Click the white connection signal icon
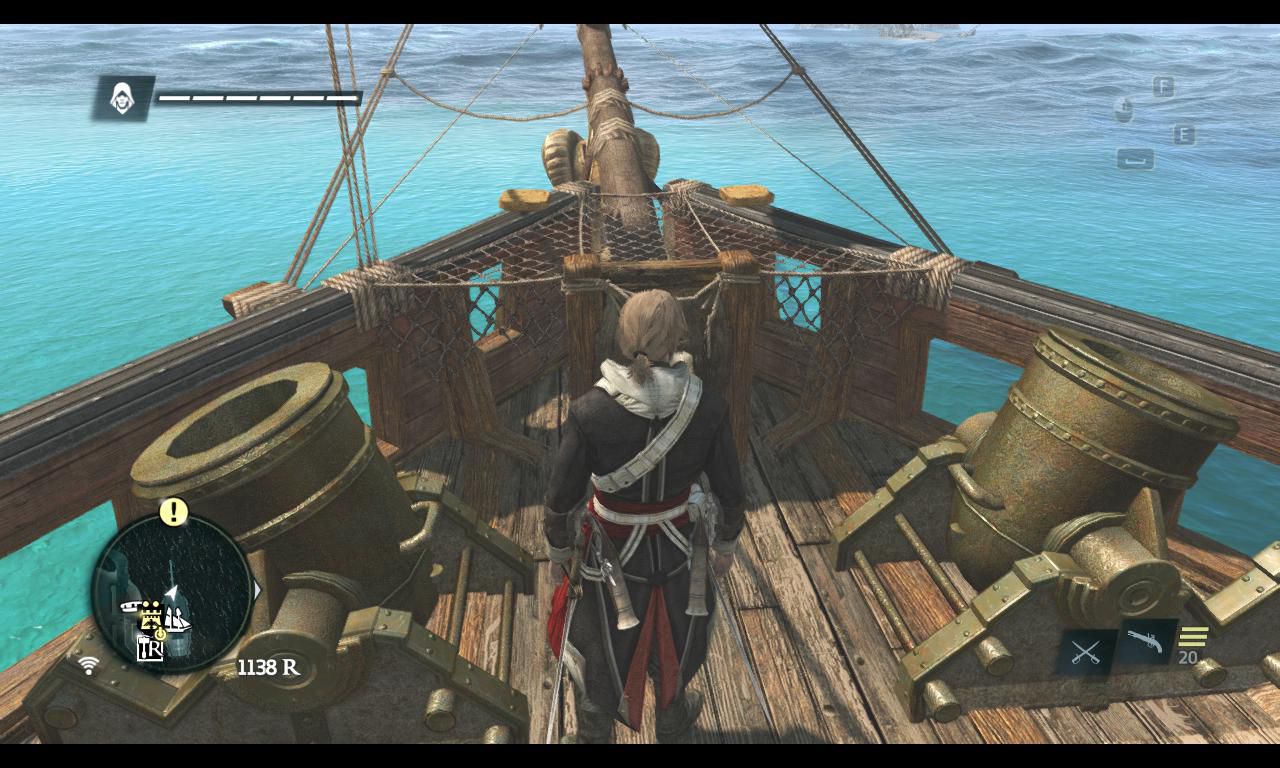Screen dimensions: 1280x768 pyautogui.click(x=88, y=665)
